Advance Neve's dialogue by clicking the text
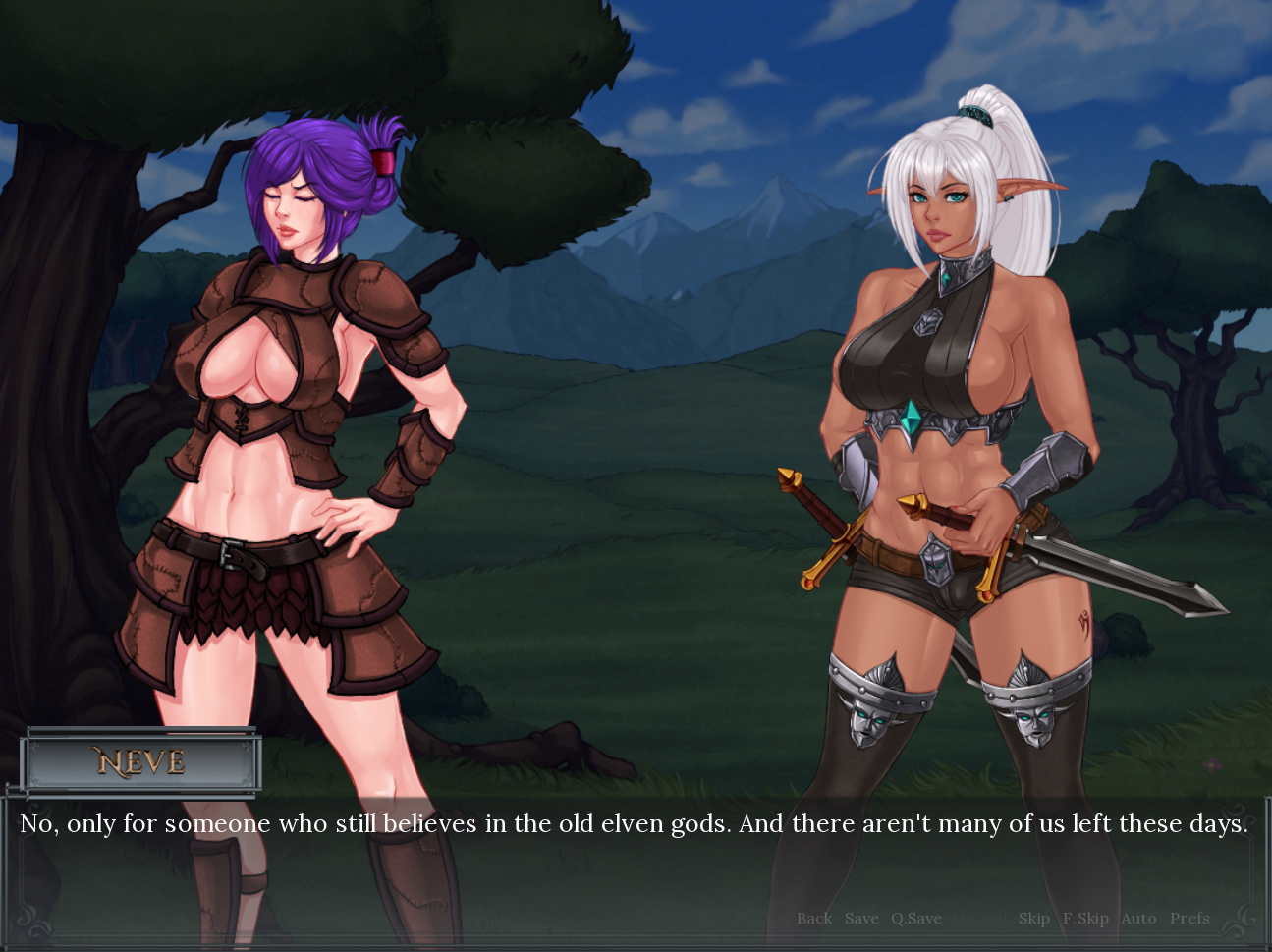This screenshot has width=1272, height=952. click(634, 823)
